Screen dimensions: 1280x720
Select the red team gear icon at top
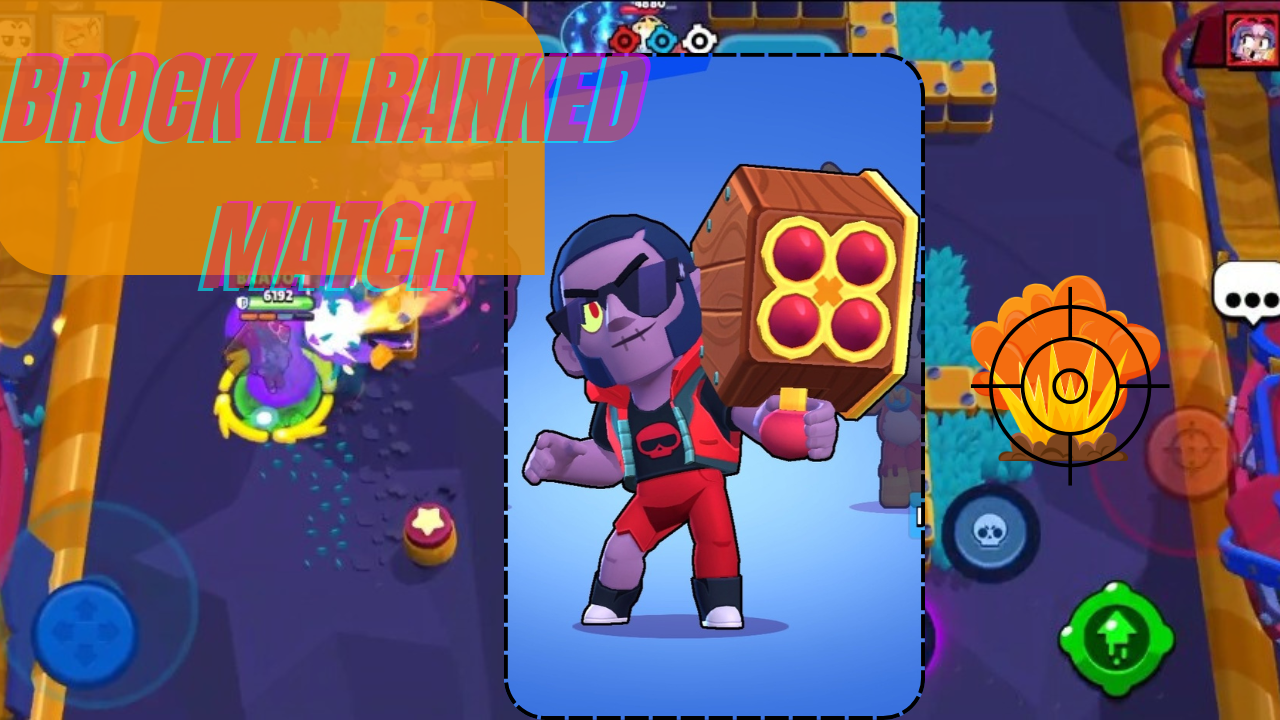624,40
